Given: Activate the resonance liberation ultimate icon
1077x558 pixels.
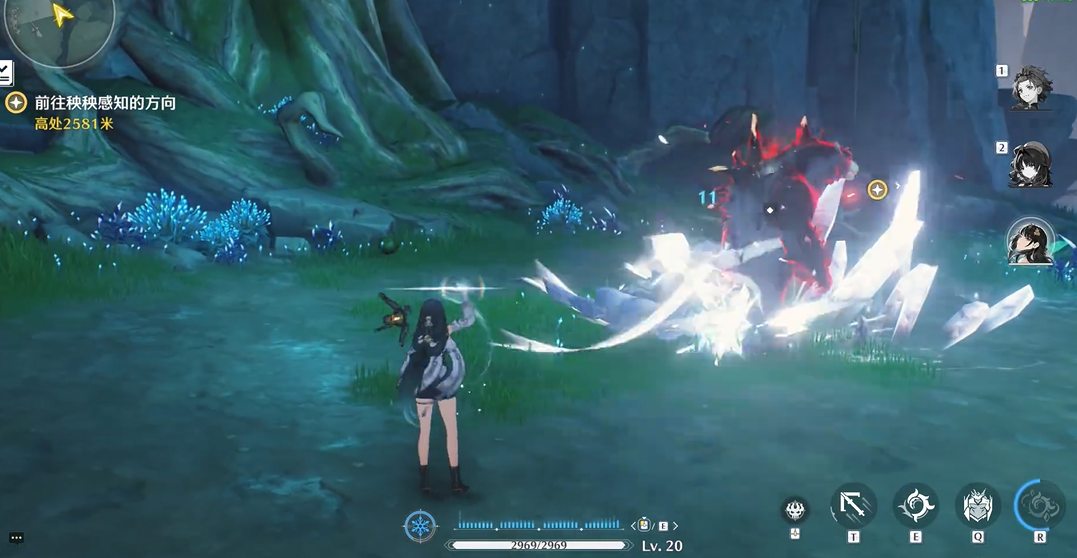Looking at the screenshot, I should point(1040,506).
